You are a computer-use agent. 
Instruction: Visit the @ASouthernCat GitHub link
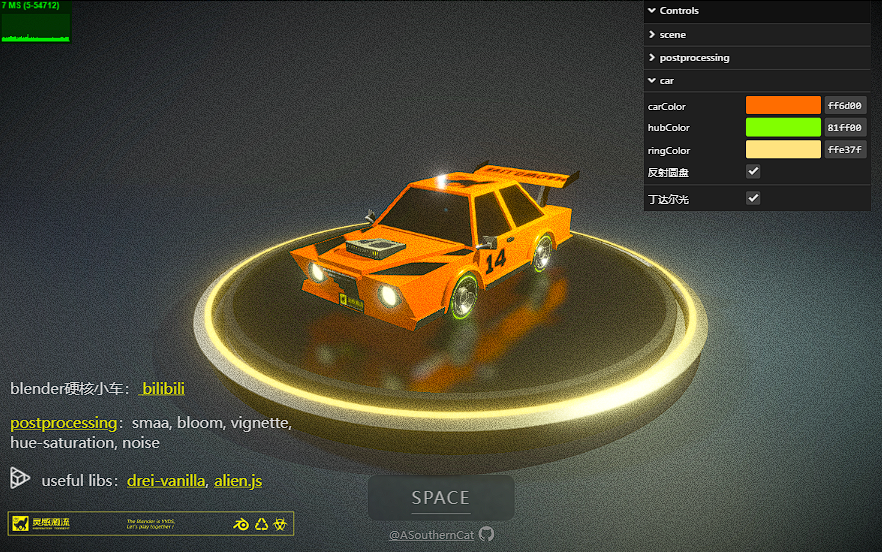(x=441, y=535)
